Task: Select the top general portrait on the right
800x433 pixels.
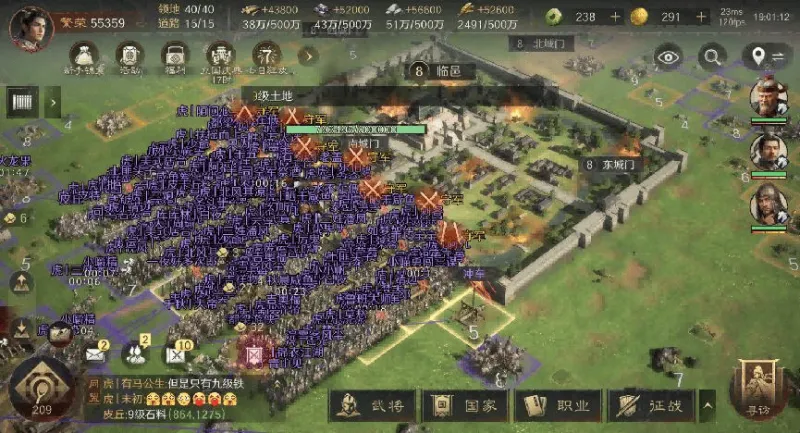Action: (x=768, y=98)
